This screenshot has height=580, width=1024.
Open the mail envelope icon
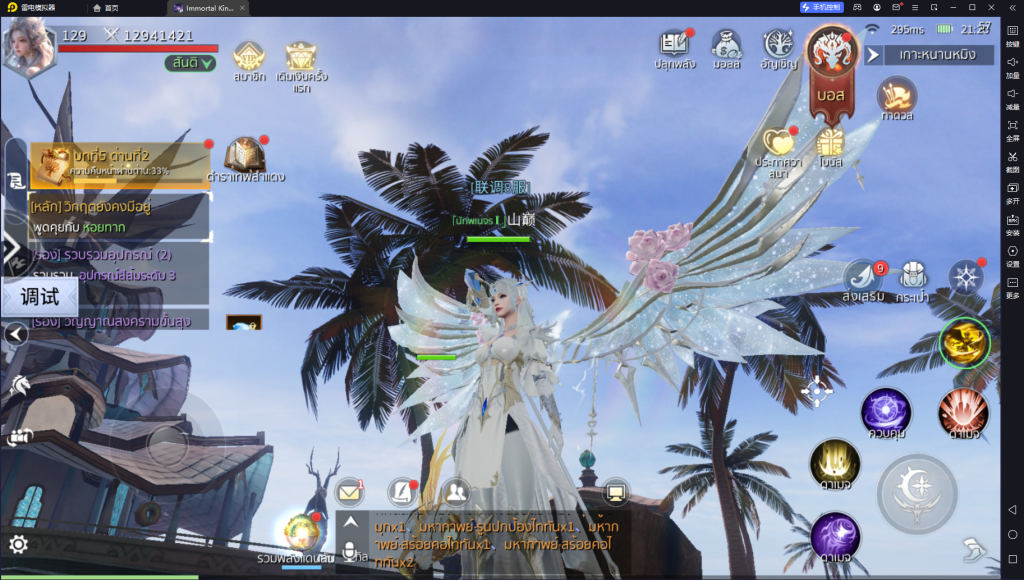coord(348,491)
